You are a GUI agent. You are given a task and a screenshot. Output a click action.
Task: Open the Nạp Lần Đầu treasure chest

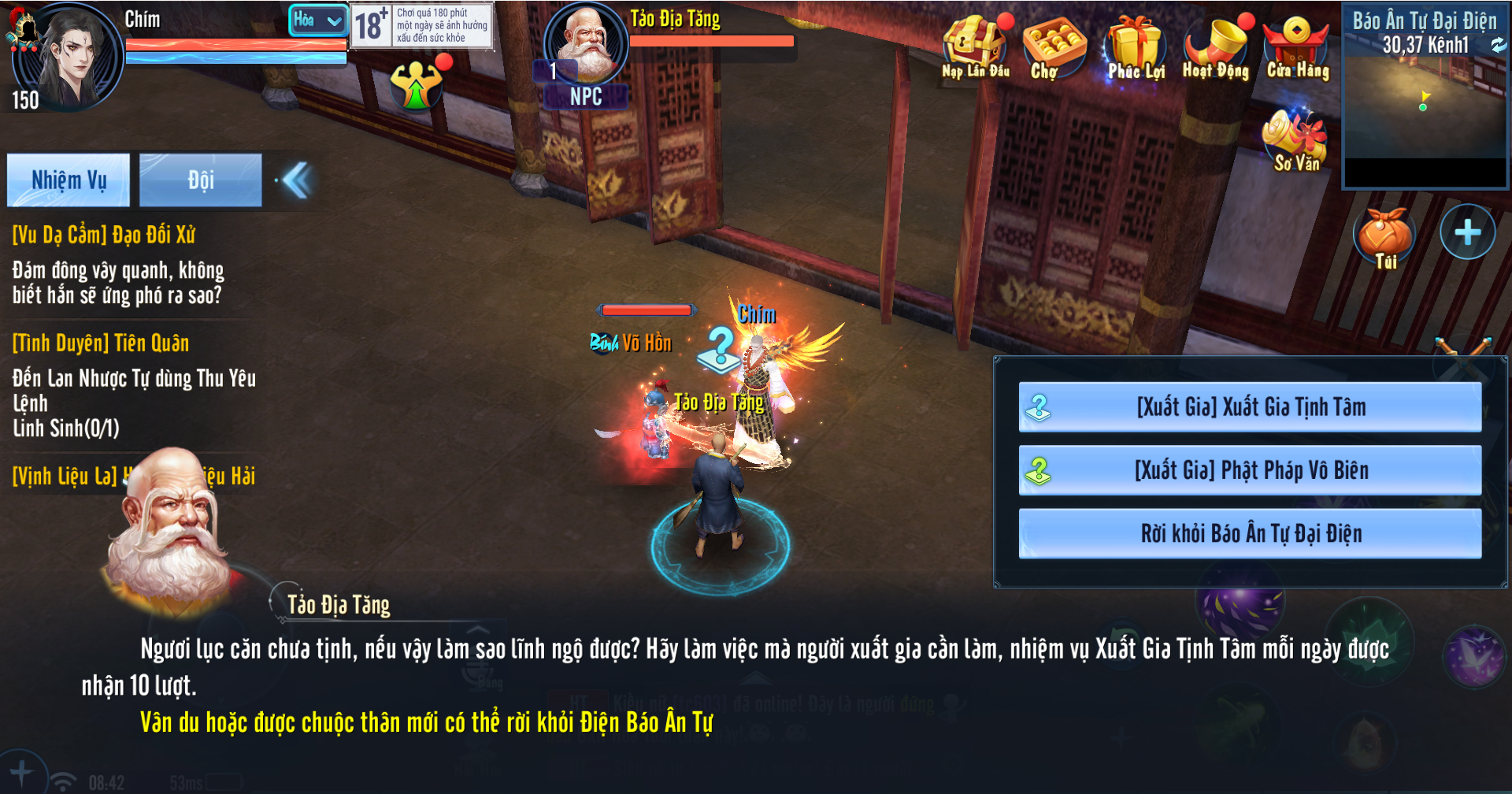click(x=976, y=46)
